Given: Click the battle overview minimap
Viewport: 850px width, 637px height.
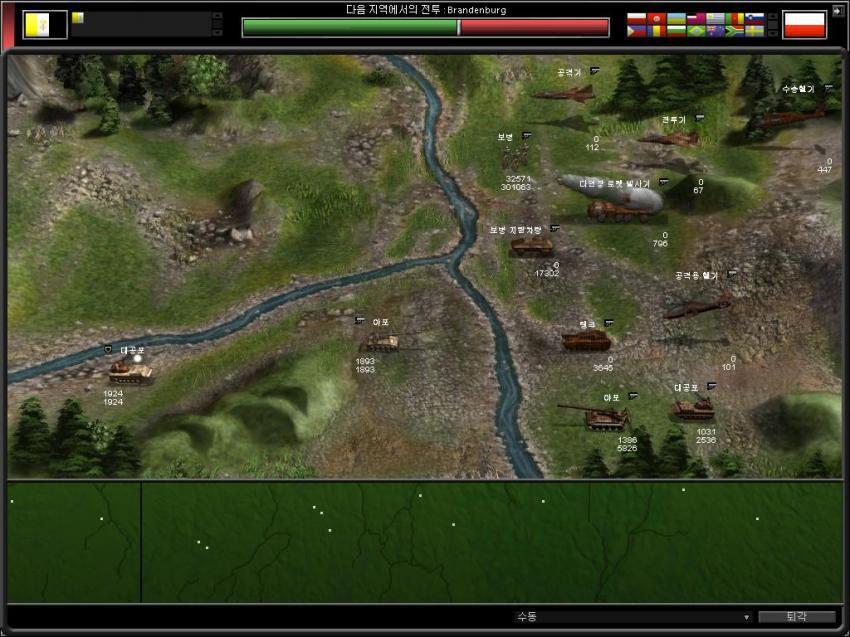Looking at the screenshot, I should pyautogui.click(x=425, y=541).
